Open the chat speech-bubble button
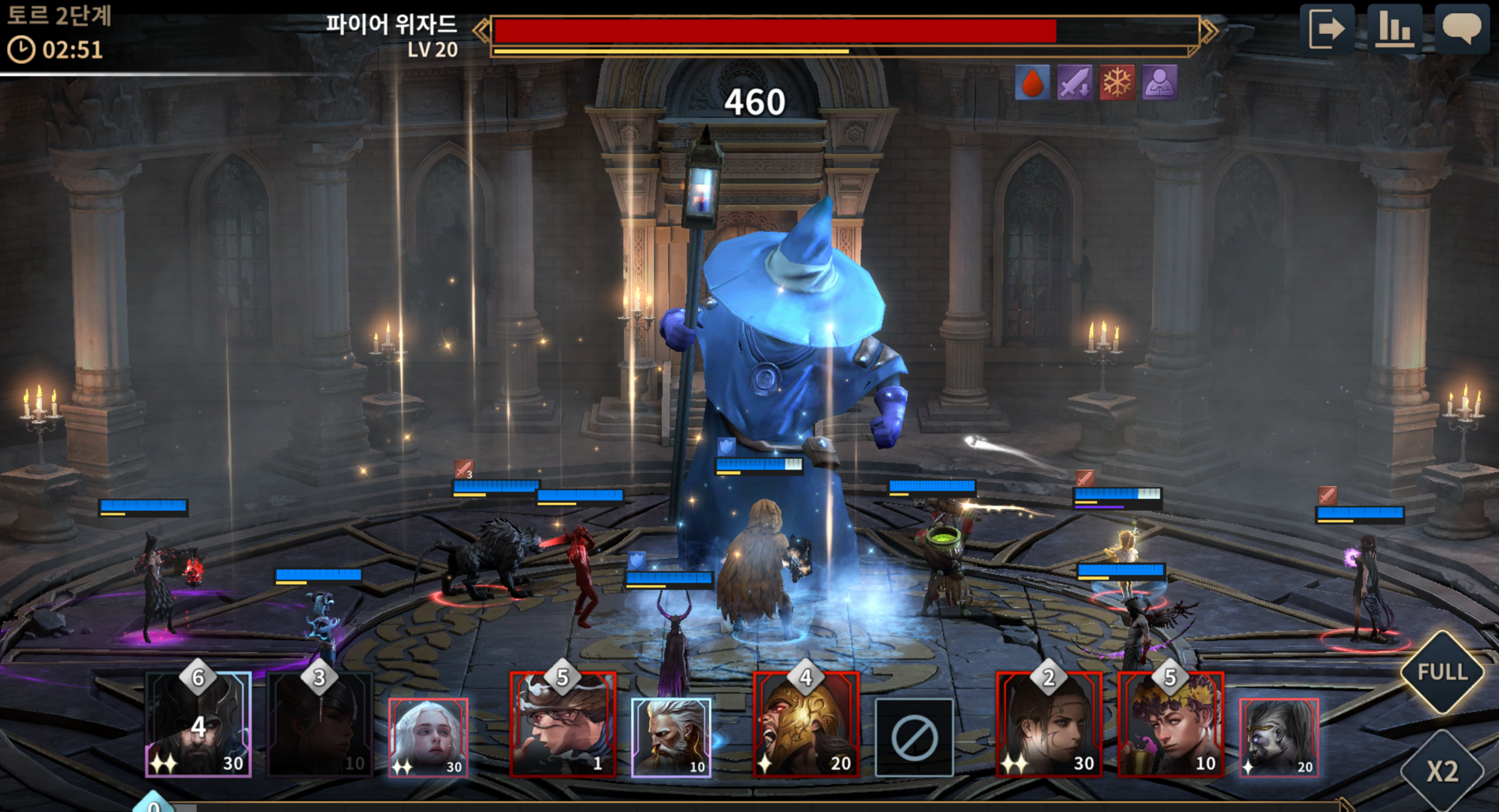Viewport: 1499px width, 812px height. (1462, 28)
